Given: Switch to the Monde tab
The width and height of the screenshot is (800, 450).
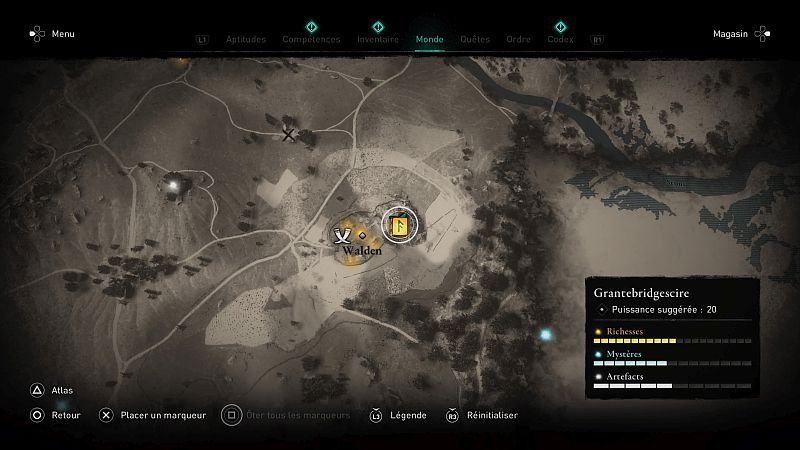Looking at the screenshot, I should (429, 40).
